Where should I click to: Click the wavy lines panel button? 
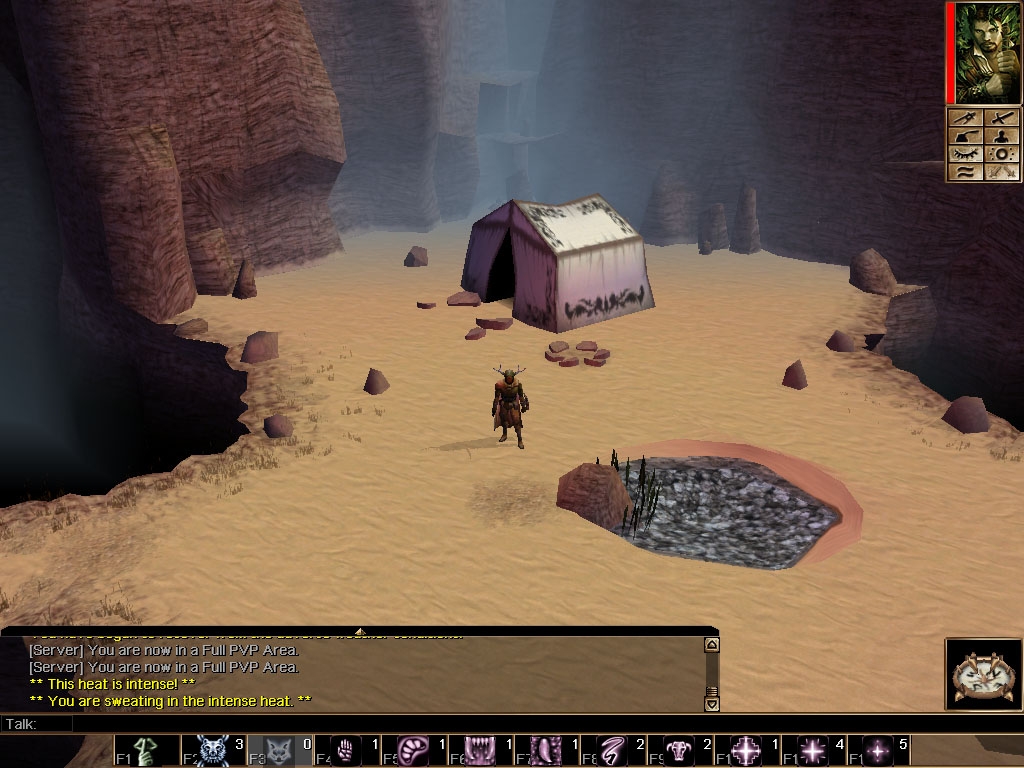[965, 172]
